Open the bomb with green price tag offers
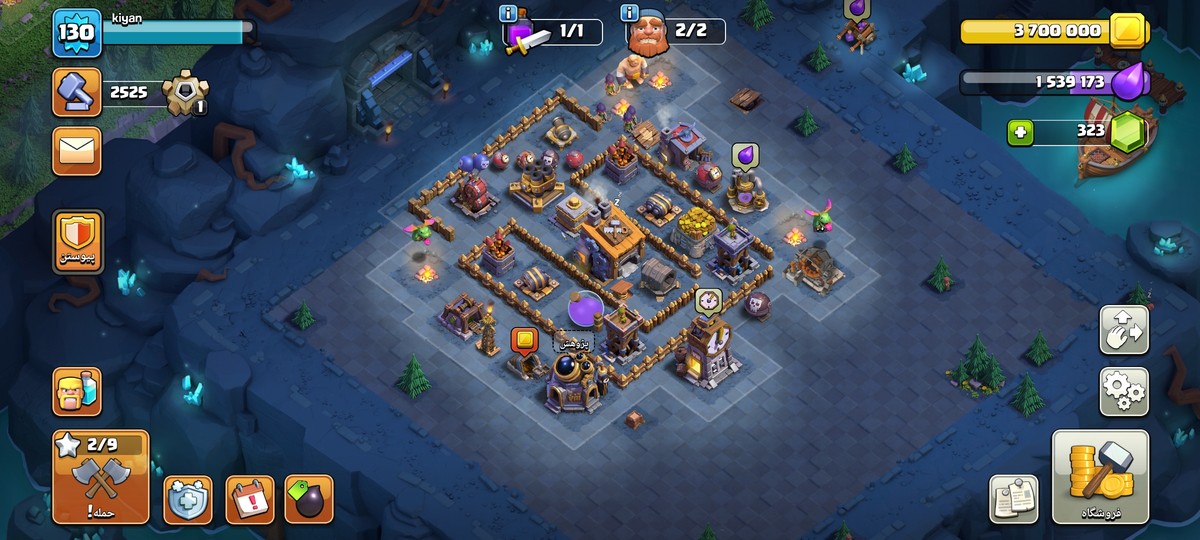 309,499
